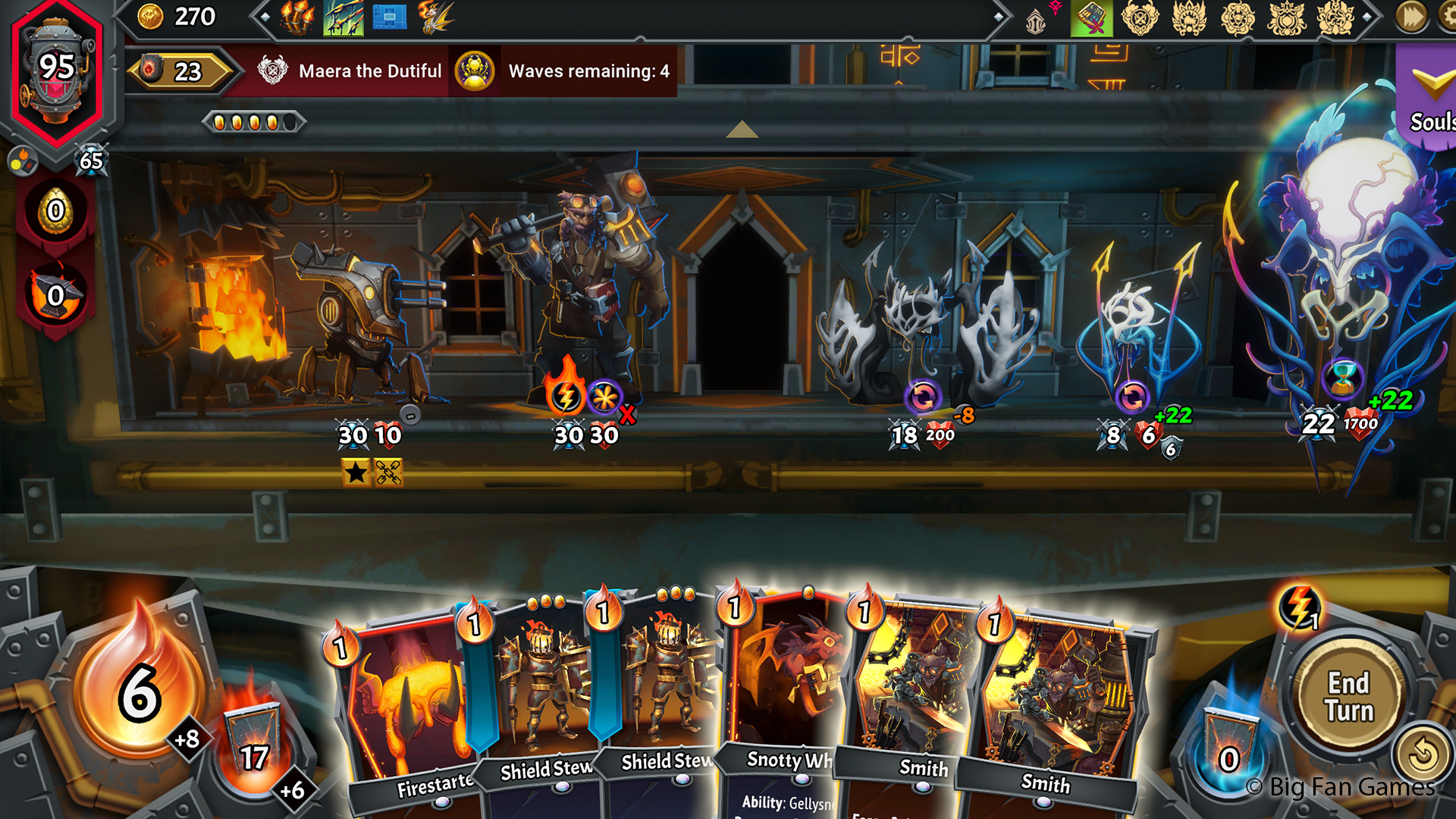The image size is (1456, 819).
Task: Click the lightning bolt icon above End Turn
Action: 1299,607
